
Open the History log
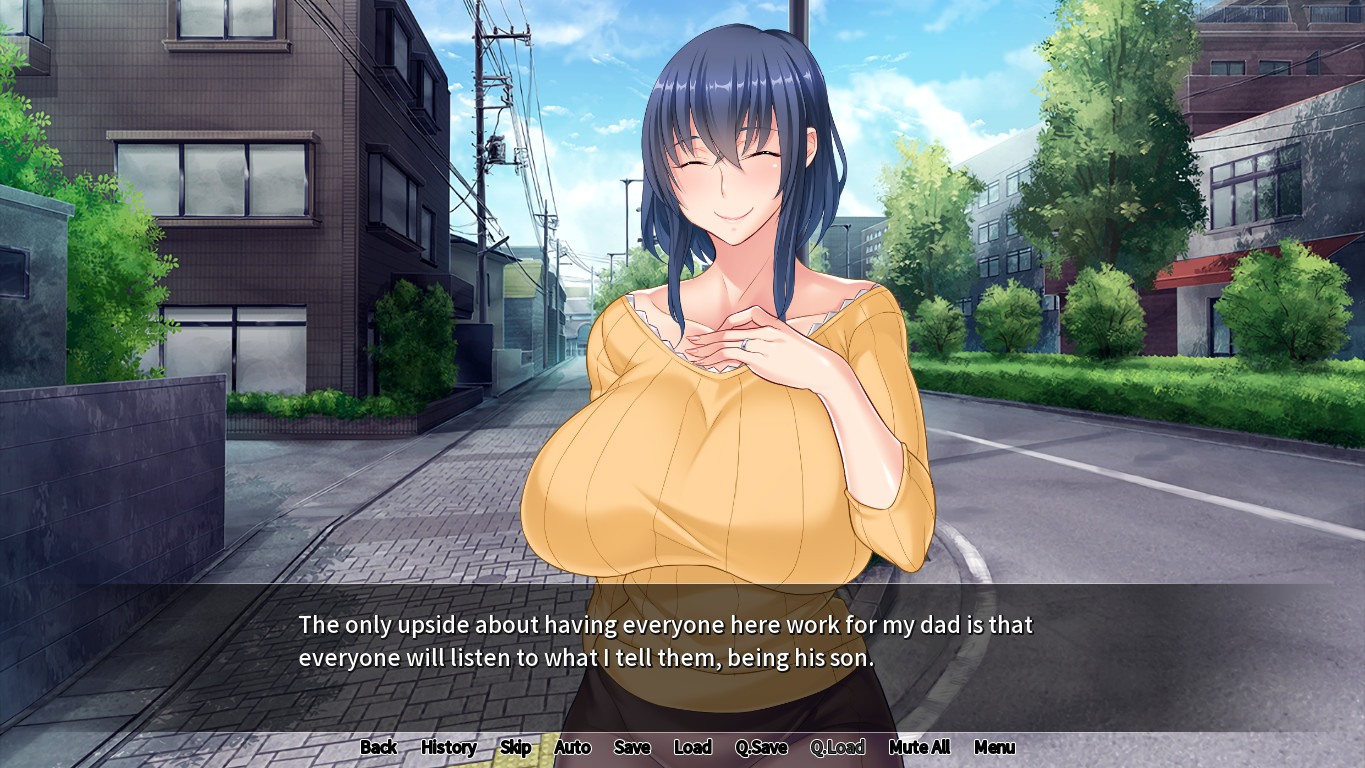click(x=448, y=747)
